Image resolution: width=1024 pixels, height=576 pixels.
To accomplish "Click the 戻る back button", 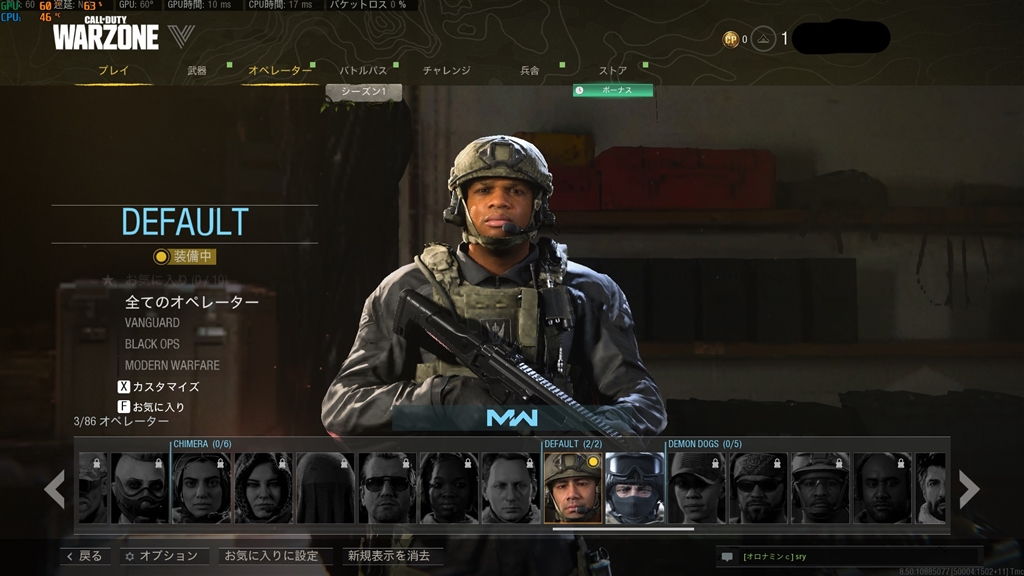I will pyautogui.click(x=84, y=556).
